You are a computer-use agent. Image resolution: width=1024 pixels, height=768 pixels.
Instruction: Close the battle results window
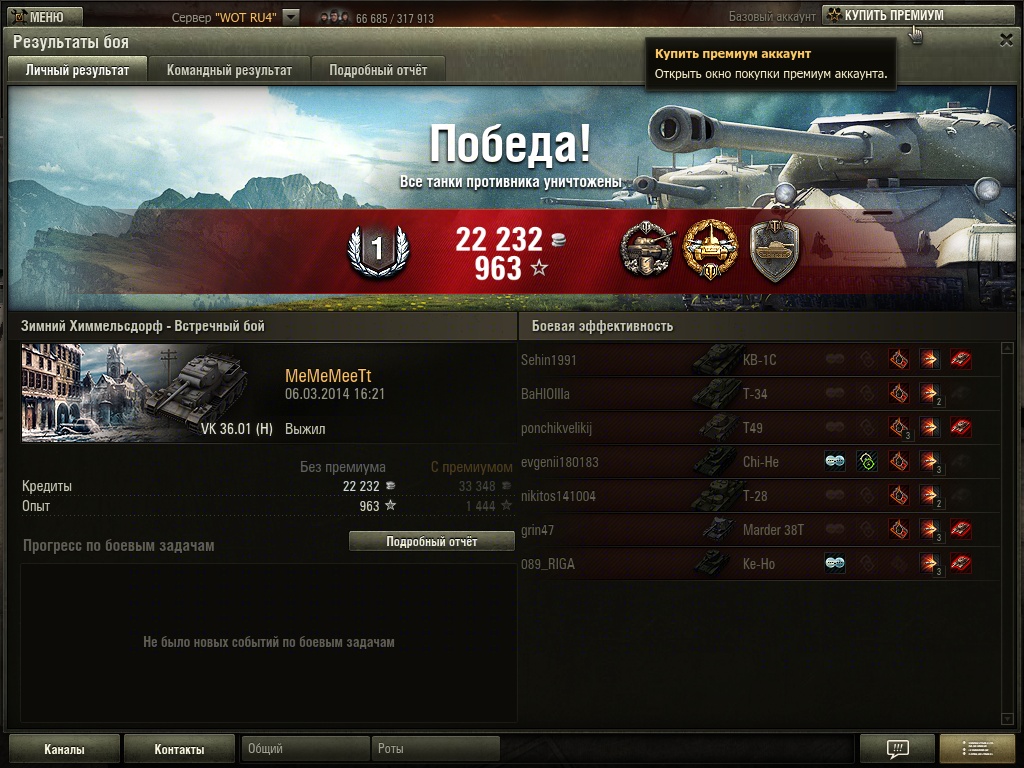(1006, 40)
